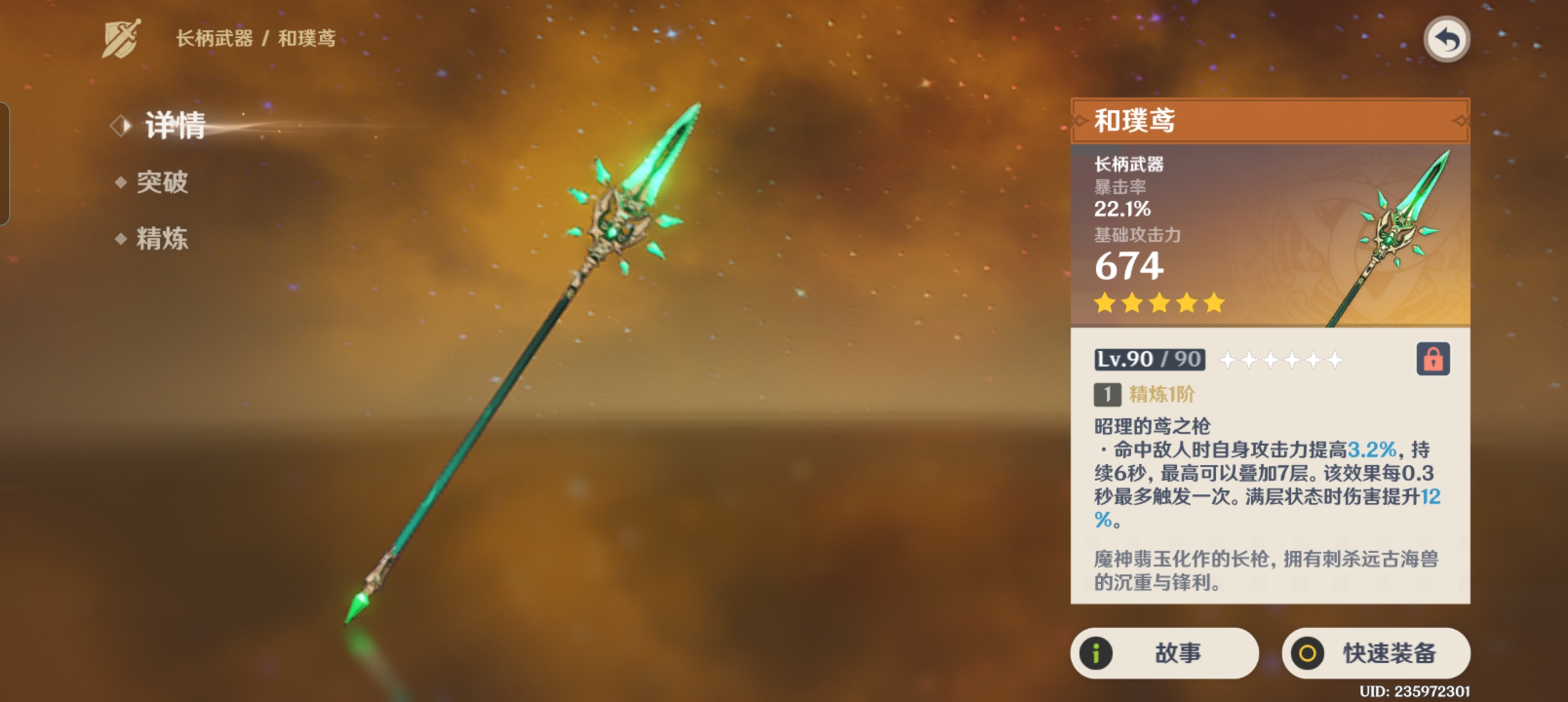Click the back arrow button

(x=1446, y=40)
